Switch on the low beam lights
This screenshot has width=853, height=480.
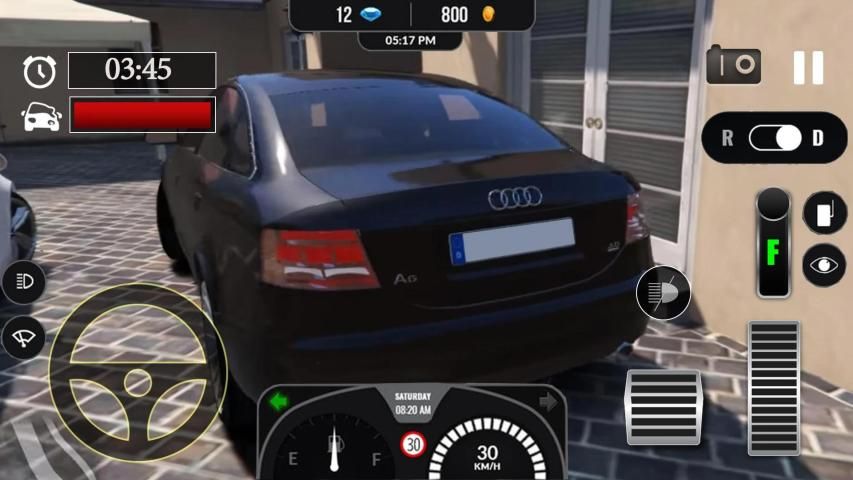[x=24, y=282]
